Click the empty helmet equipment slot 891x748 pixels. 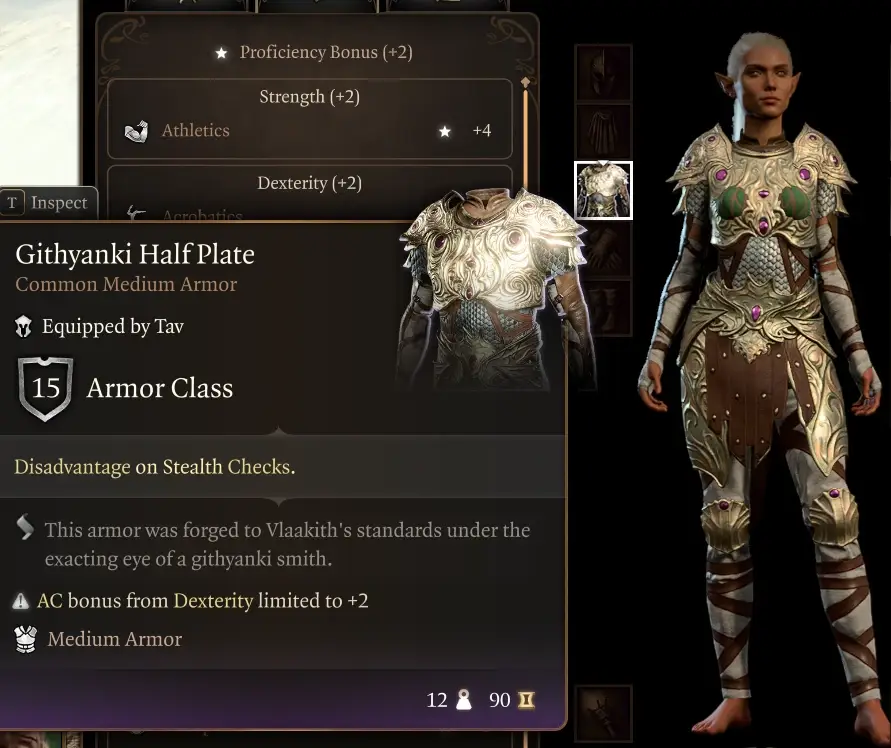[603, 73]
